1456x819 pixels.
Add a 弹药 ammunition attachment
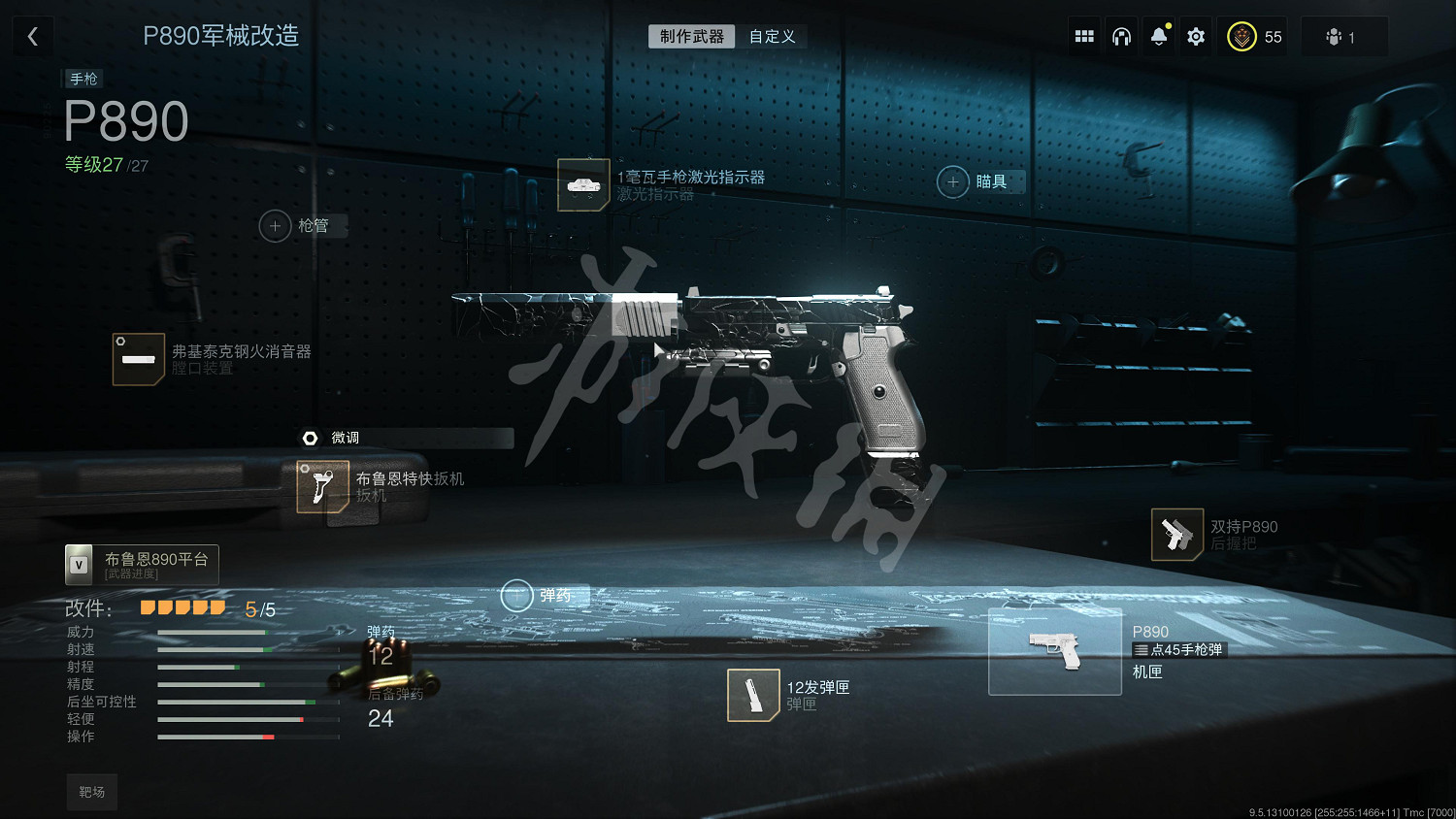tap(516, 596)
